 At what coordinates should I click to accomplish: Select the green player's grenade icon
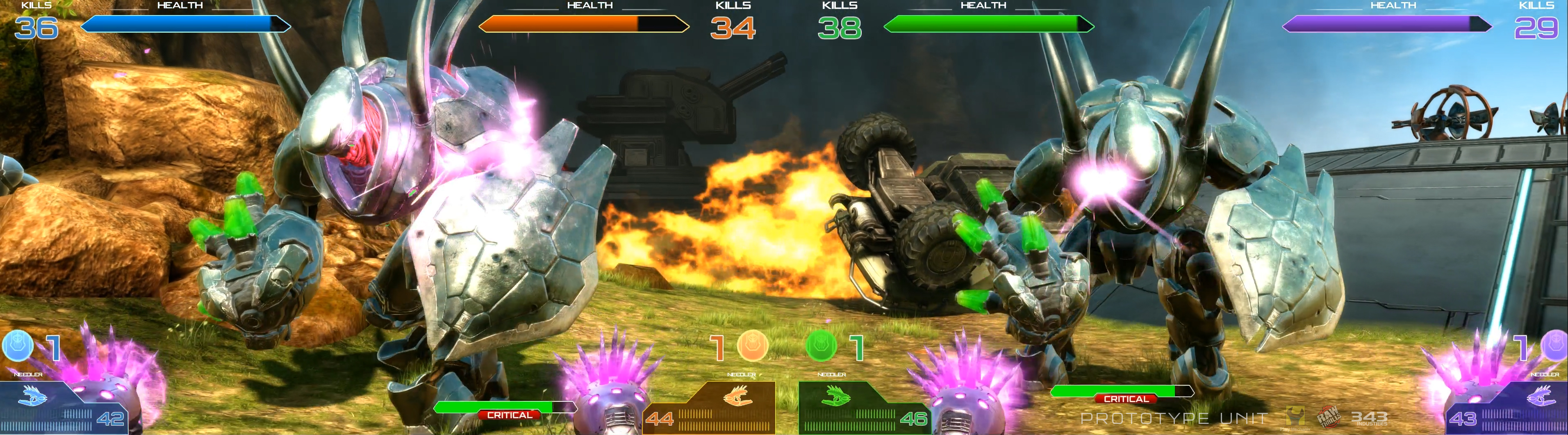point(821,346)
